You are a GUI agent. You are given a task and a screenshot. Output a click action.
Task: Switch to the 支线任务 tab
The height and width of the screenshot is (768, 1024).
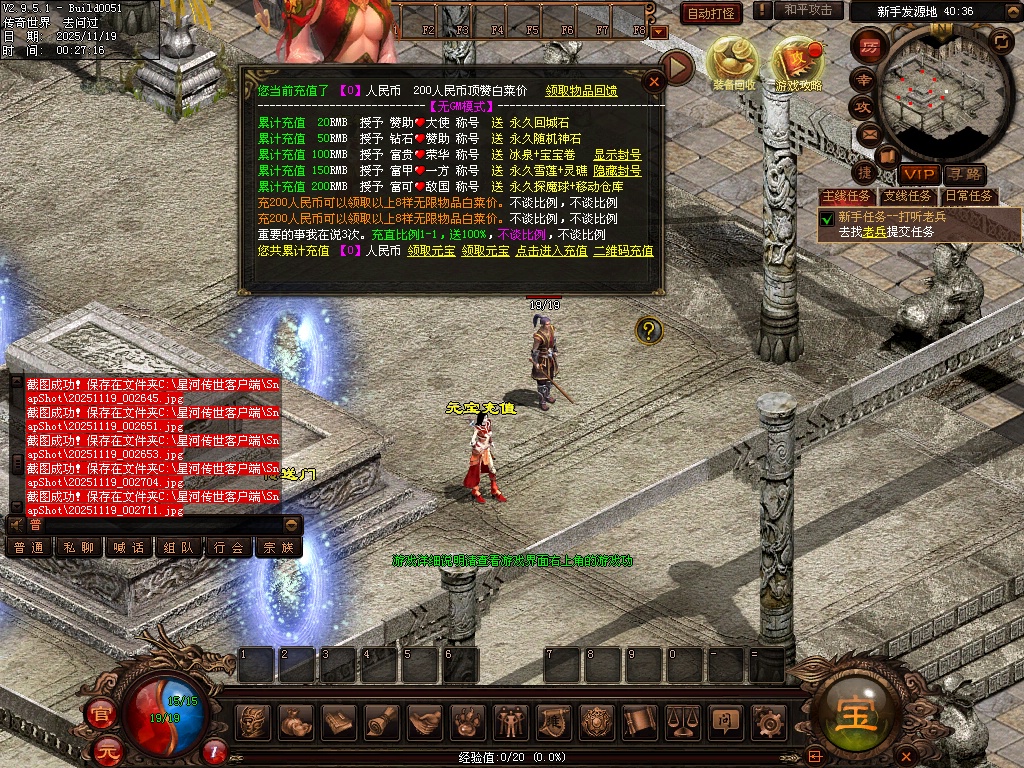pyautogui.click(x=907, y=196)
